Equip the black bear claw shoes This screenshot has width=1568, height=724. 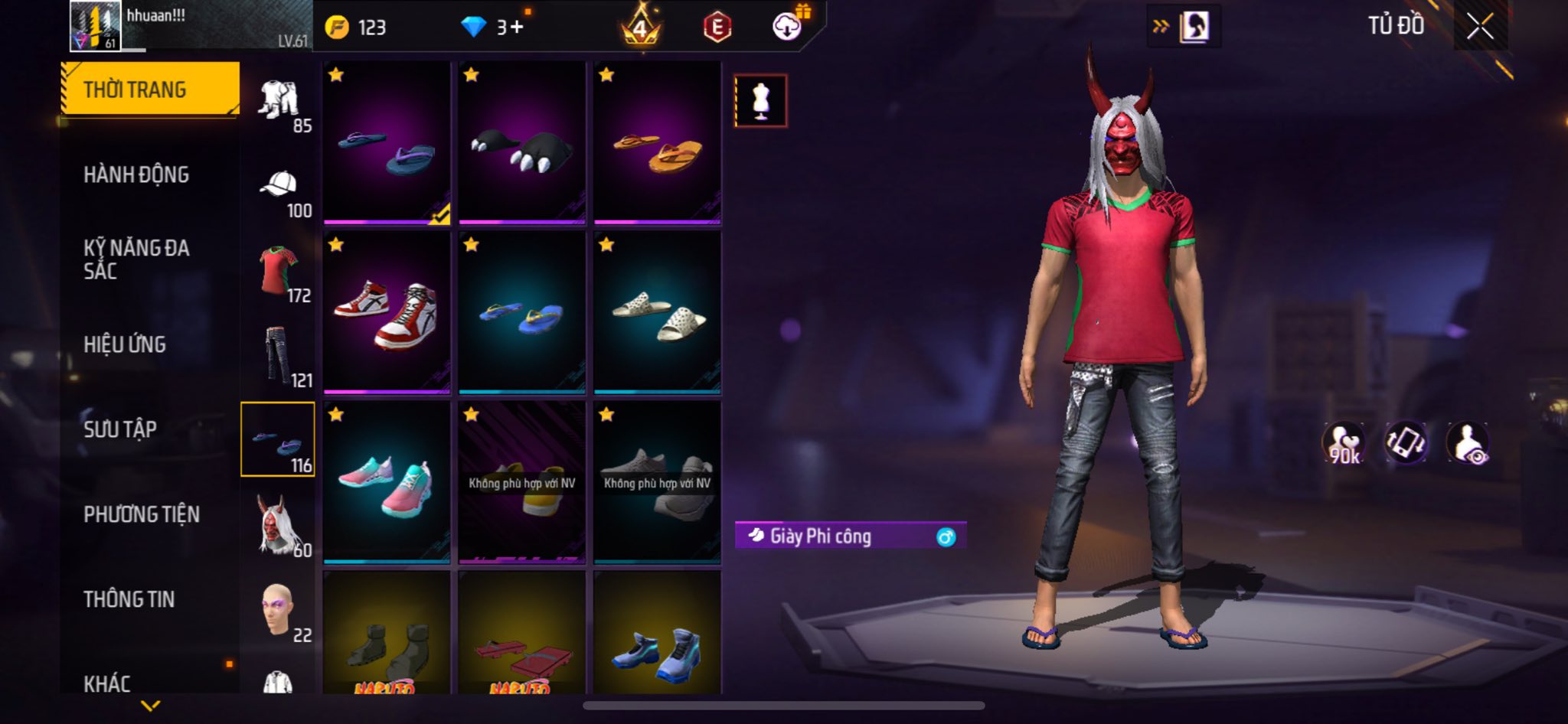521,144
